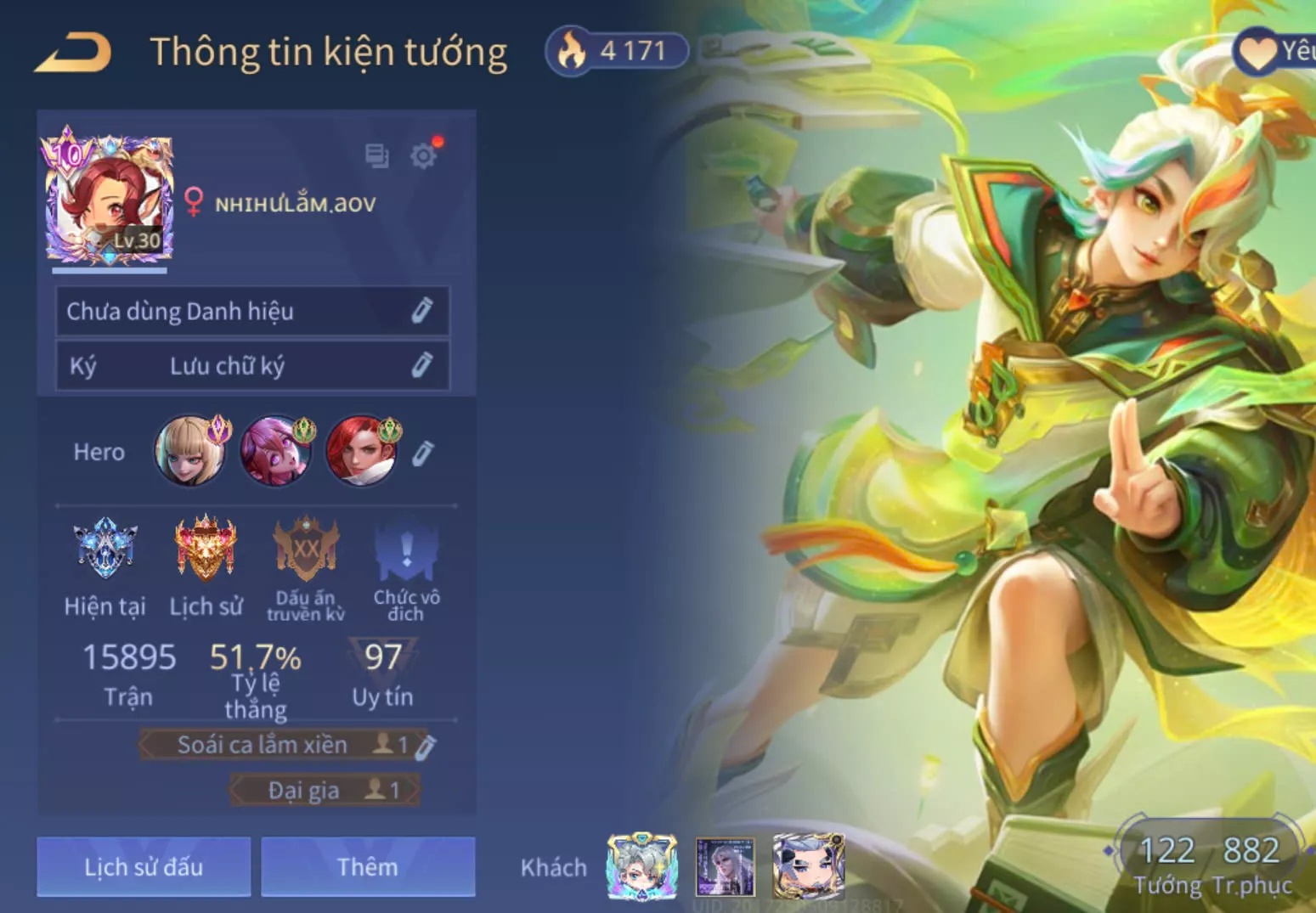View the Hiện tại rank badge

coord(105,549)
